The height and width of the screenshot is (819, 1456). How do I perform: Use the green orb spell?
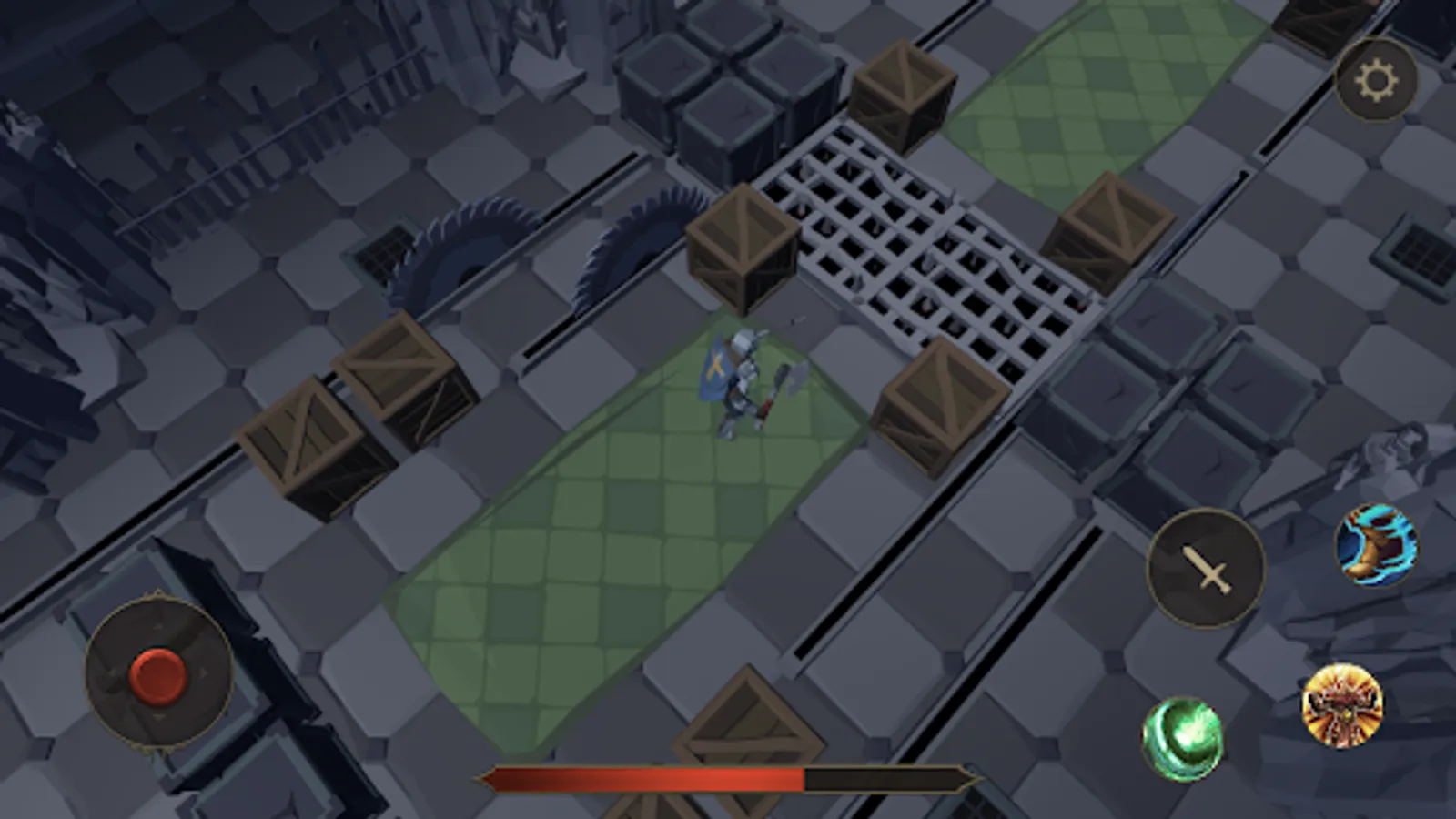1184,736
